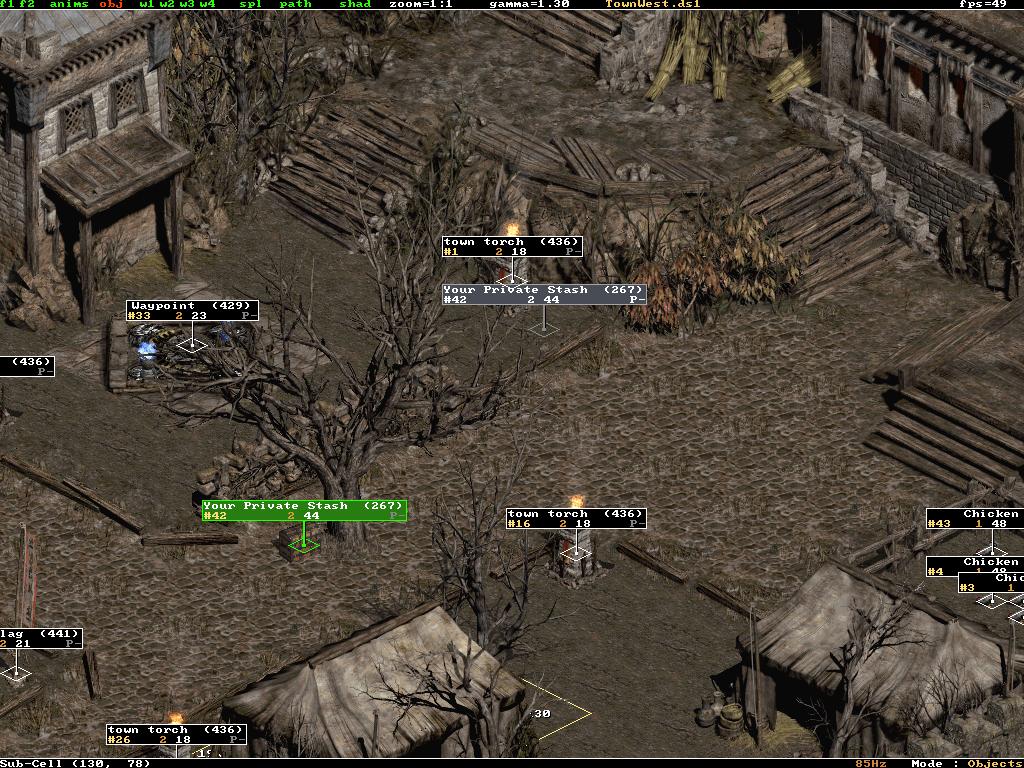Select town torch object #1 label
This screenshot has width=1024, height=768.
pos(512,246)
